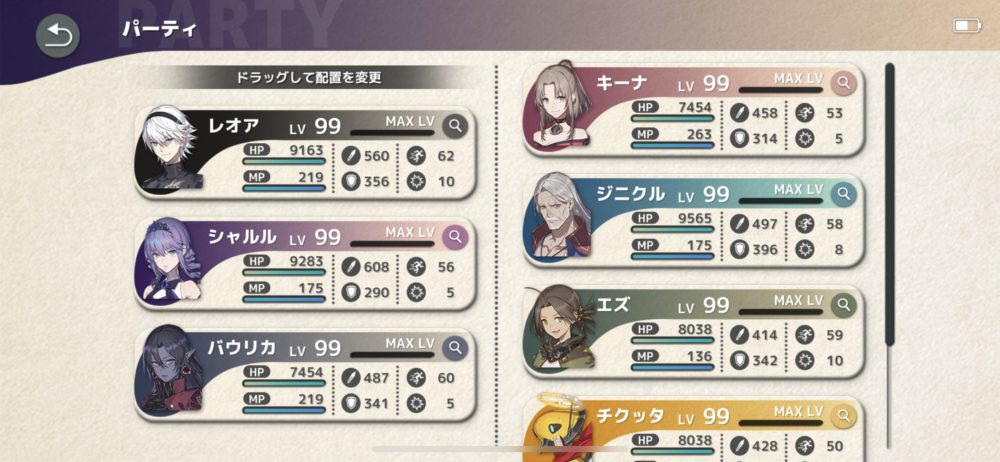This screenshot has height=462, width=1000.
Task: Pick the ジニクル party member card
Action: (x=695, y=218)
